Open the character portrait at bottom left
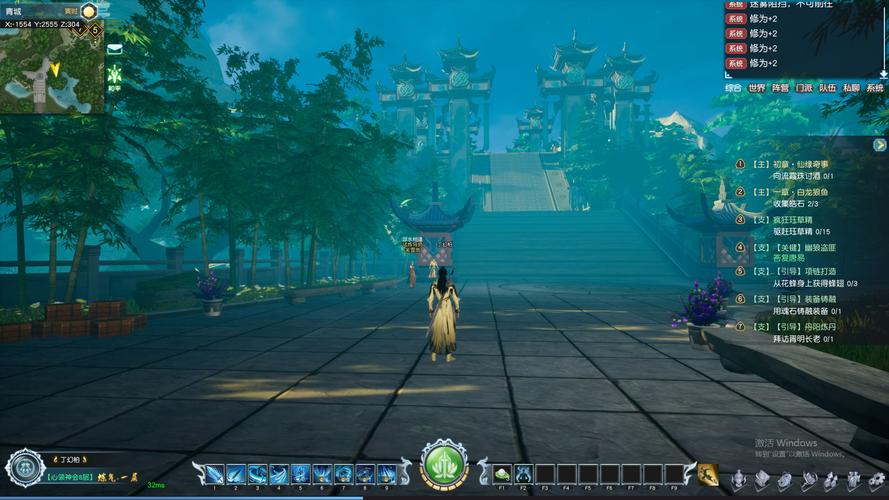The height and width of the screenshot is (500, 889). [24, 467]
